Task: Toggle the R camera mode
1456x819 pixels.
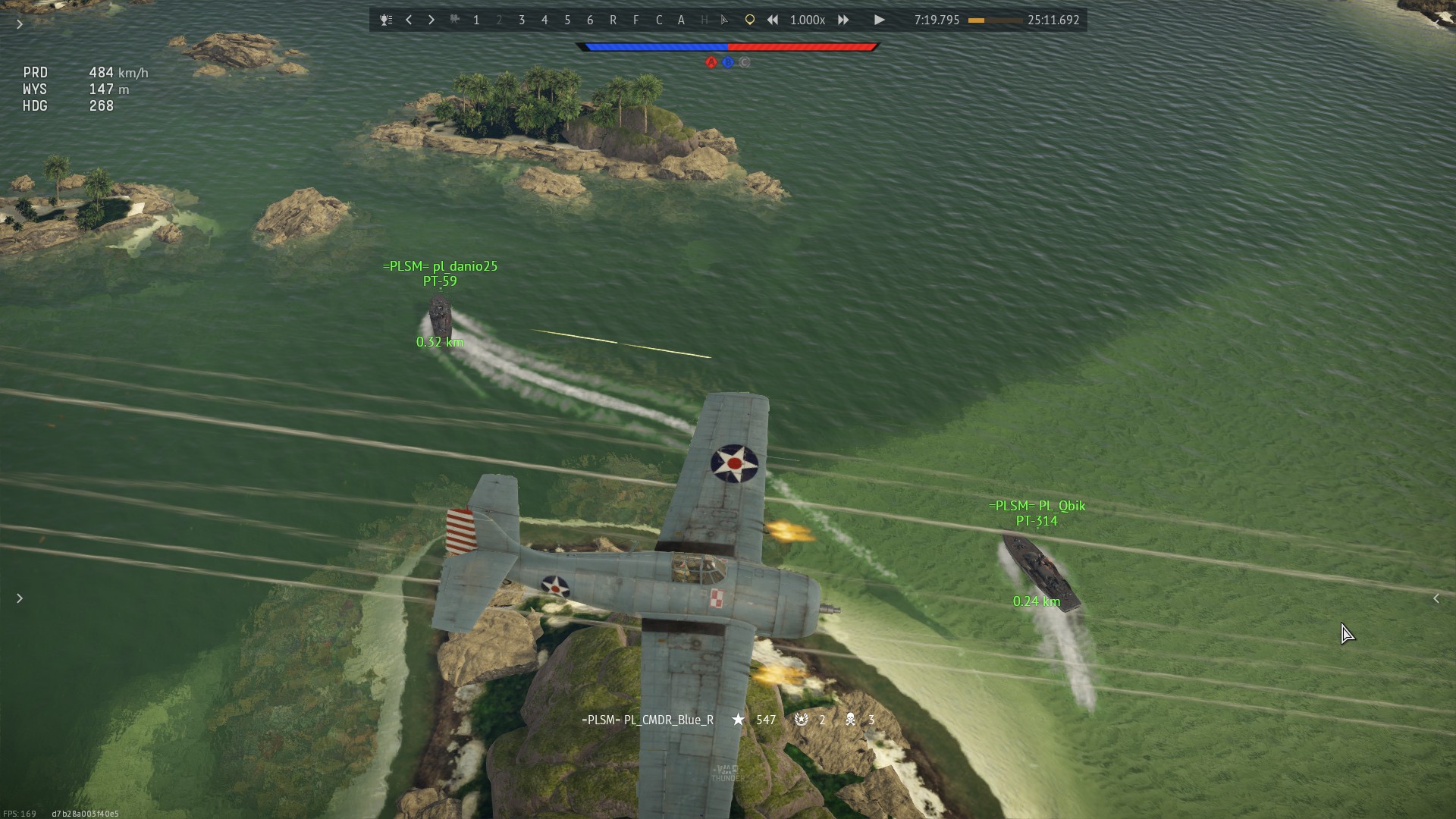Action: (613, 20)
